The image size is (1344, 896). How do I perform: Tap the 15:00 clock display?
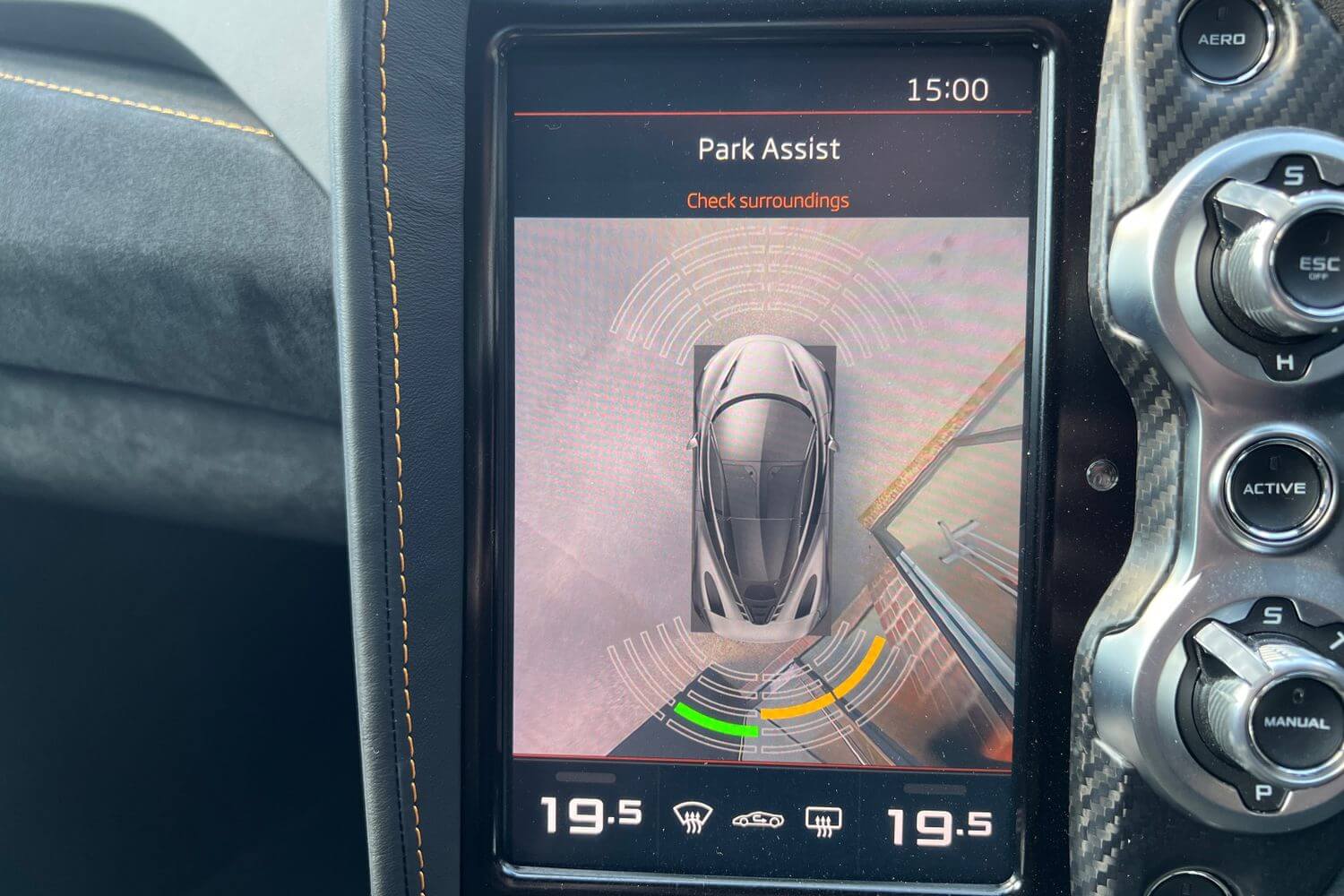click(x=950, y=88)
